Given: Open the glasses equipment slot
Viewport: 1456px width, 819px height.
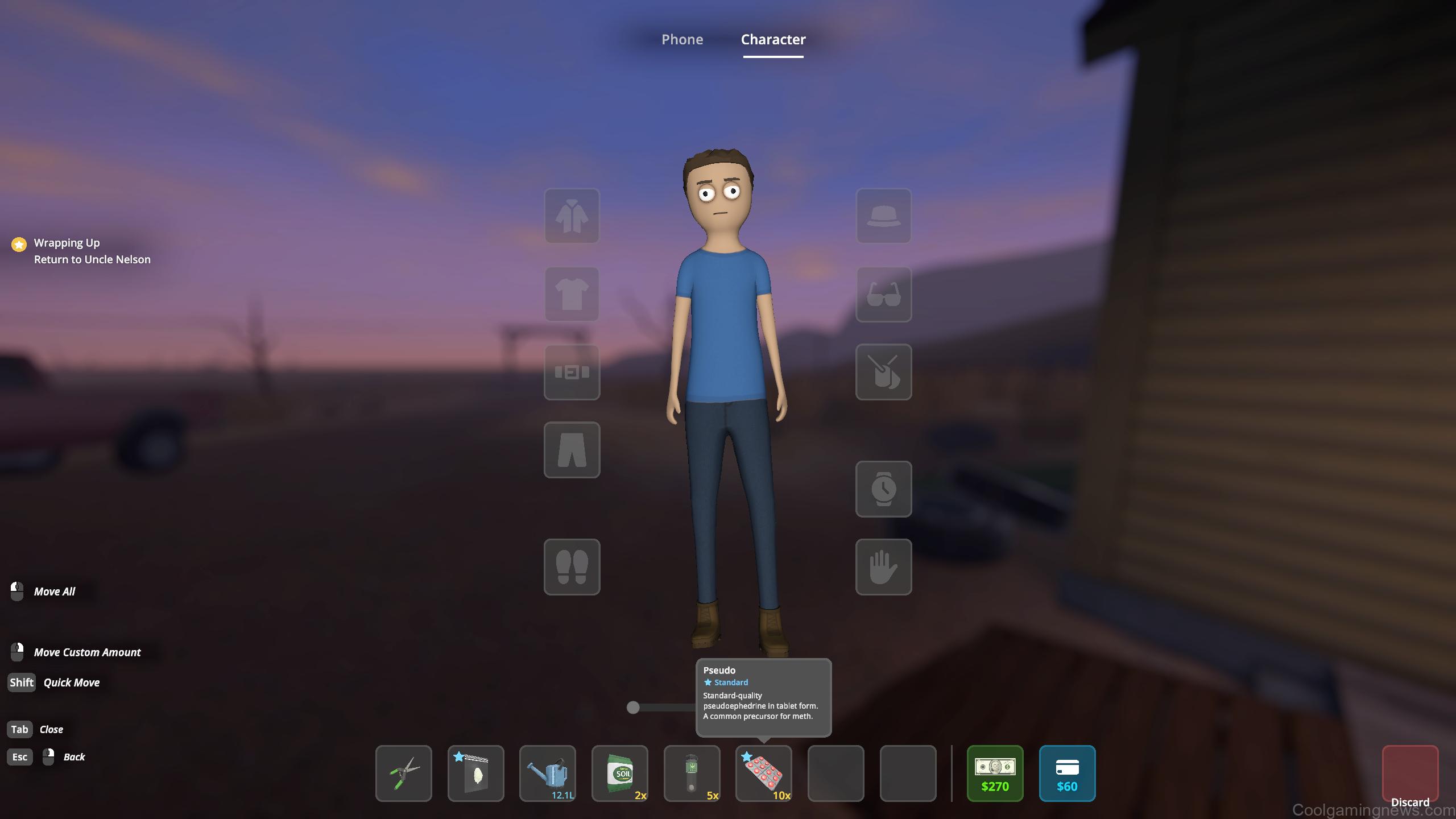Looking at the screenshot, I should [x=883, y=296].
